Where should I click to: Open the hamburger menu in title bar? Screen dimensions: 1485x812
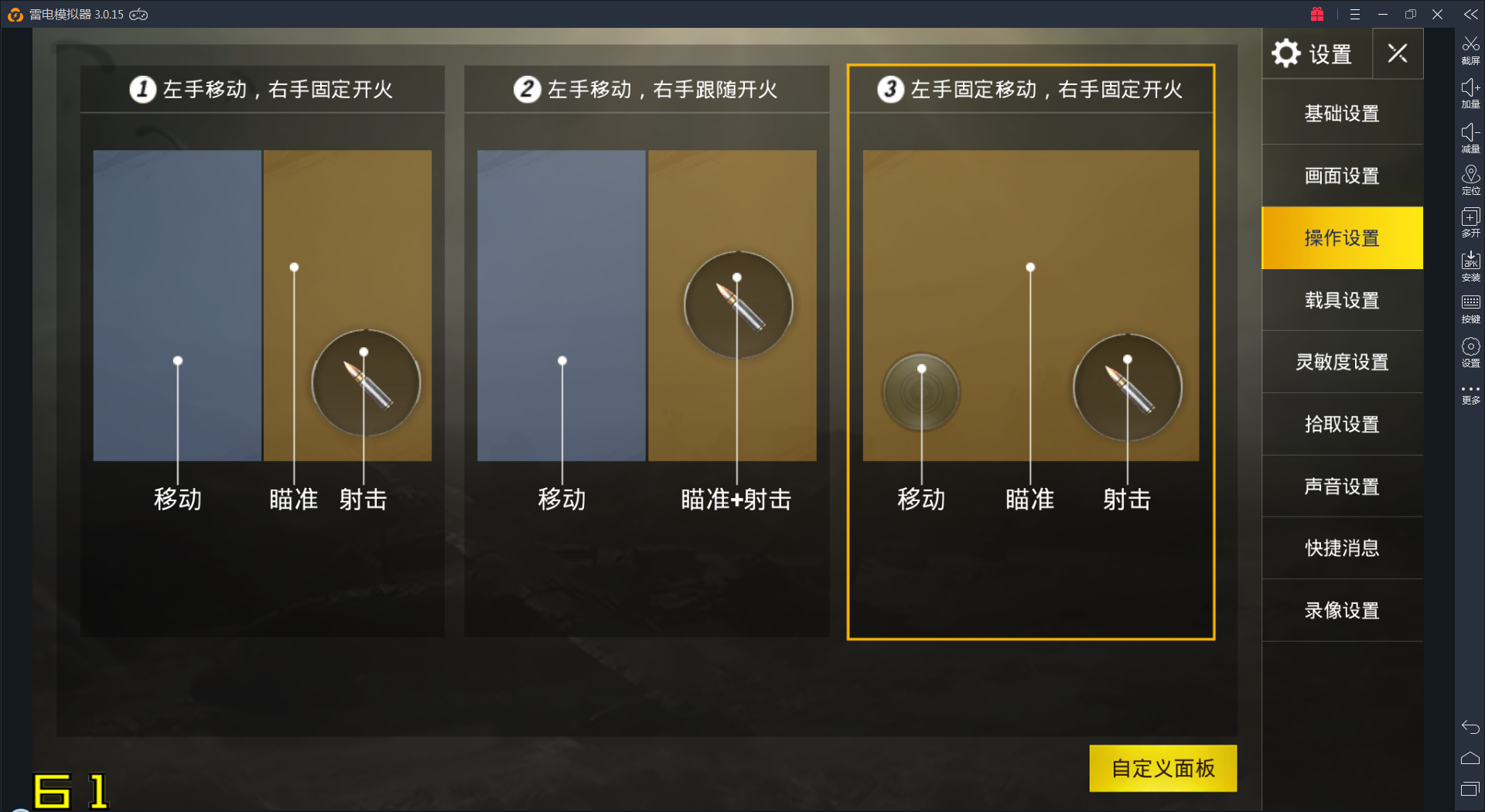coord(1354,14)
